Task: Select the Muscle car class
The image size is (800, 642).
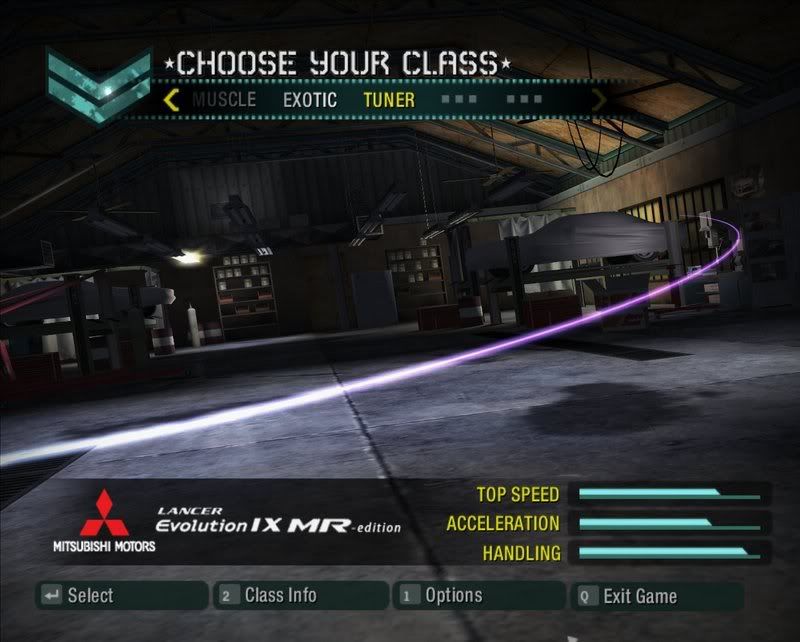Action: click(224, 100)
